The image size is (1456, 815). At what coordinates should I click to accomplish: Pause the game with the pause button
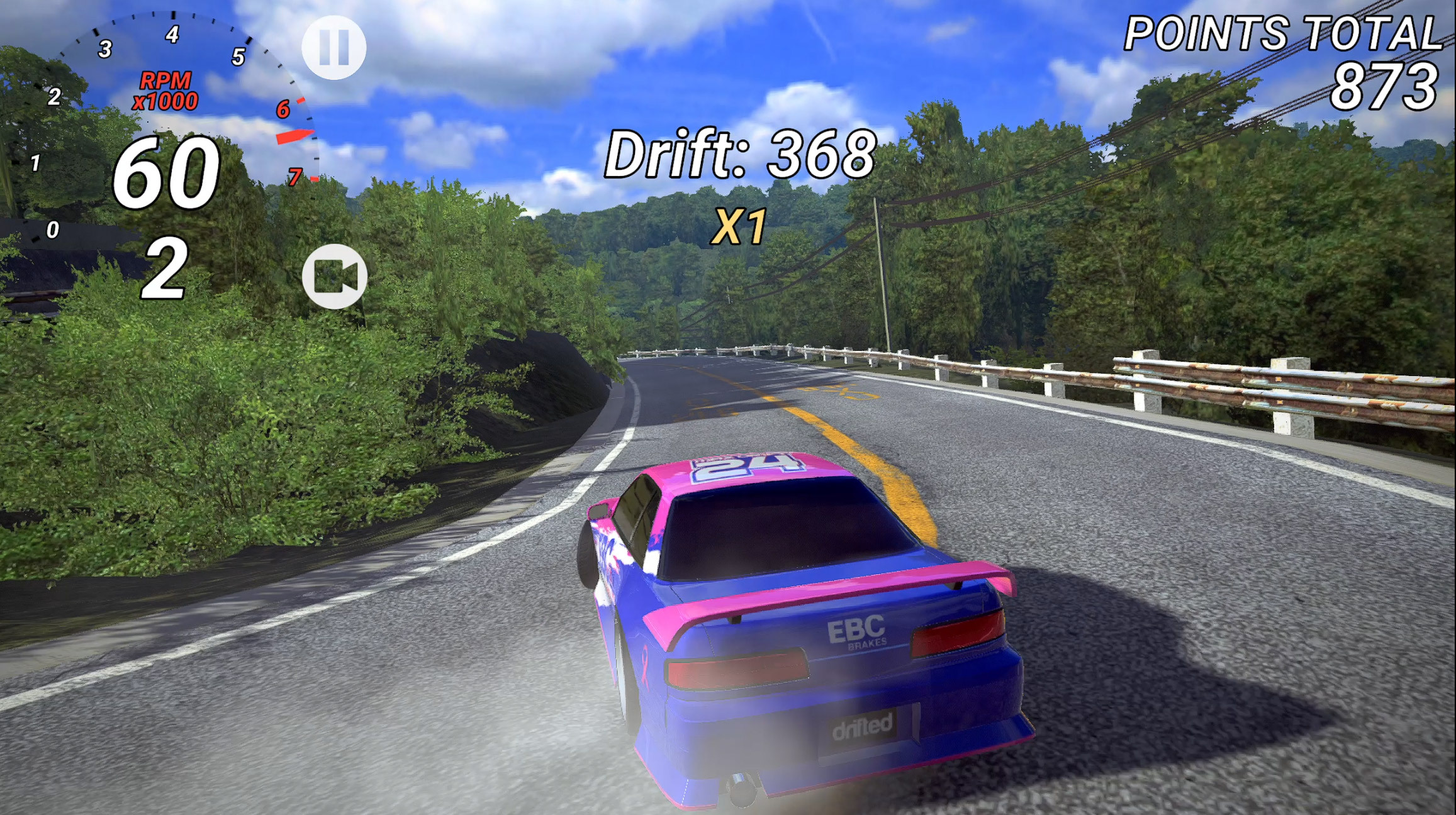pyautogui.click(x=333, y=47)
